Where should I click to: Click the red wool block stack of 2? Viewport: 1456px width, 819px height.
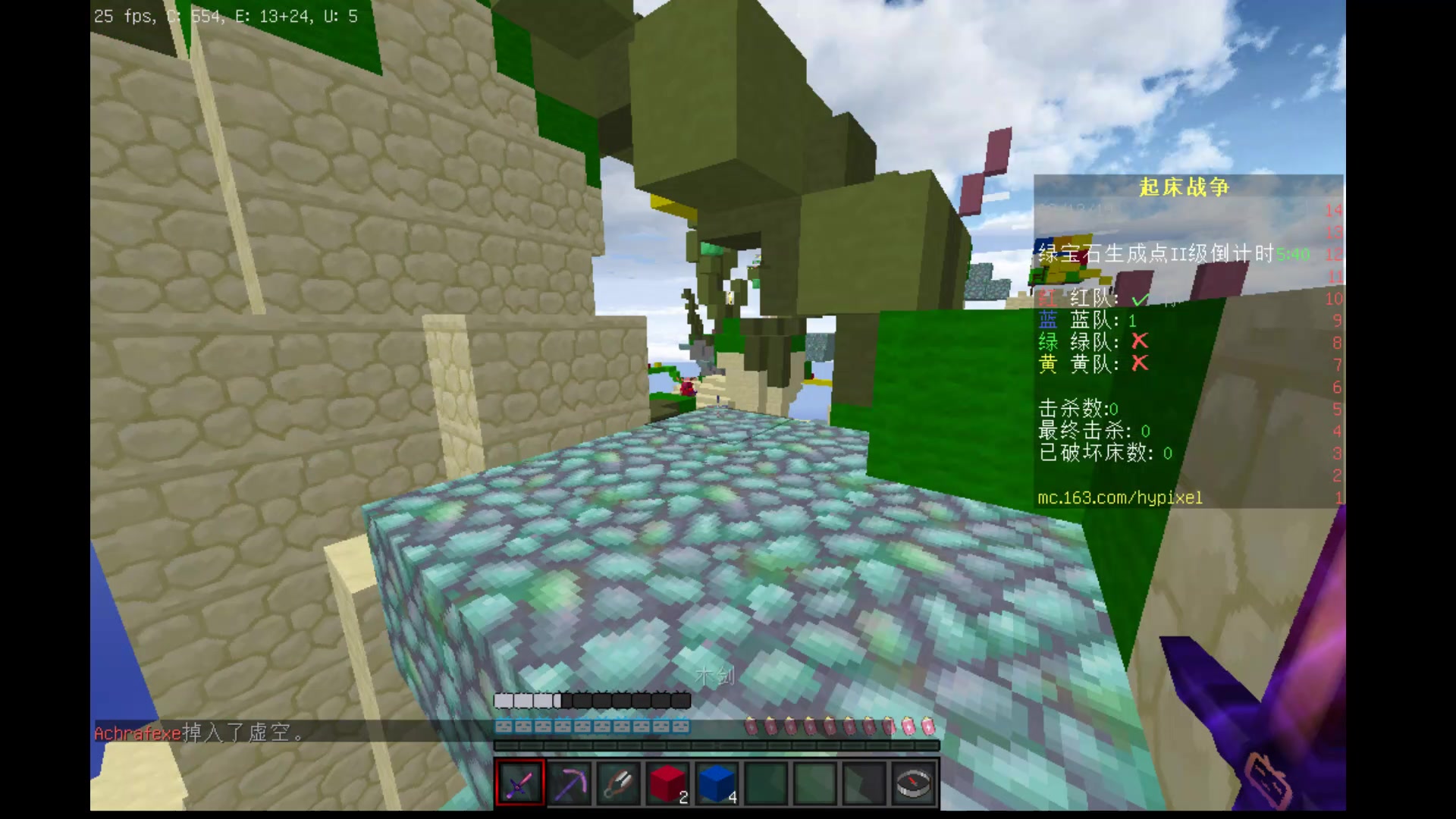tap(667, 781)
